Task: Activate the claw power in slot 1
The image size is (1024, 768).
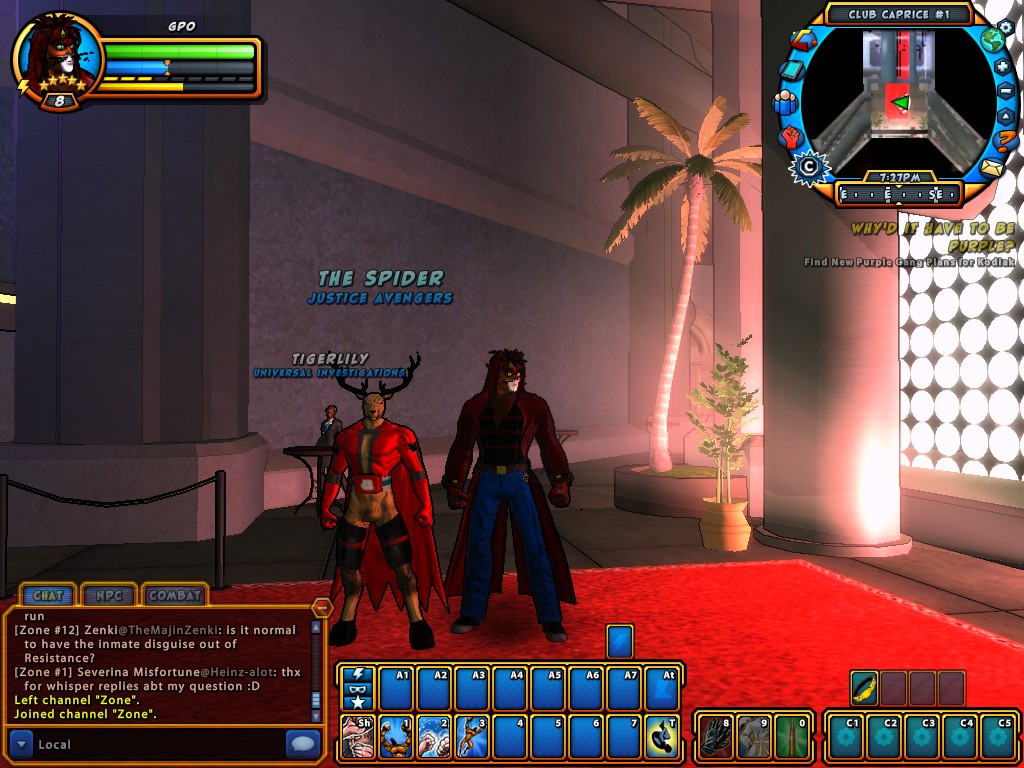Action: (x=395, y=738)
